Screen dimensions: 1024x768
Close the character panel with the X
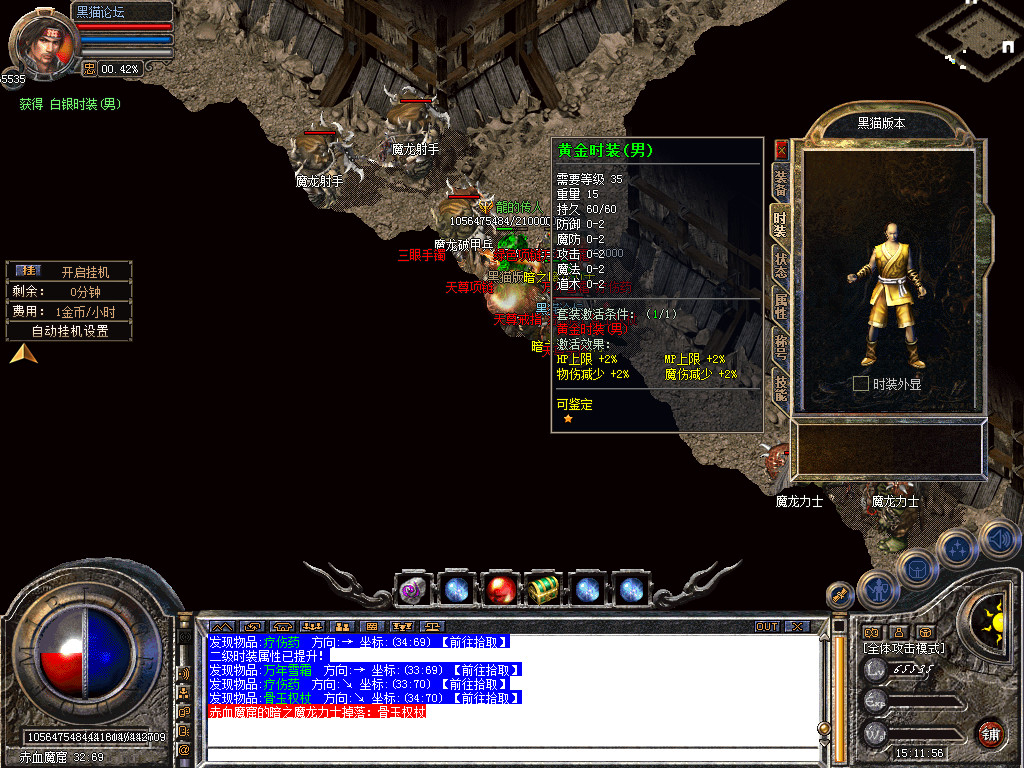782,150
